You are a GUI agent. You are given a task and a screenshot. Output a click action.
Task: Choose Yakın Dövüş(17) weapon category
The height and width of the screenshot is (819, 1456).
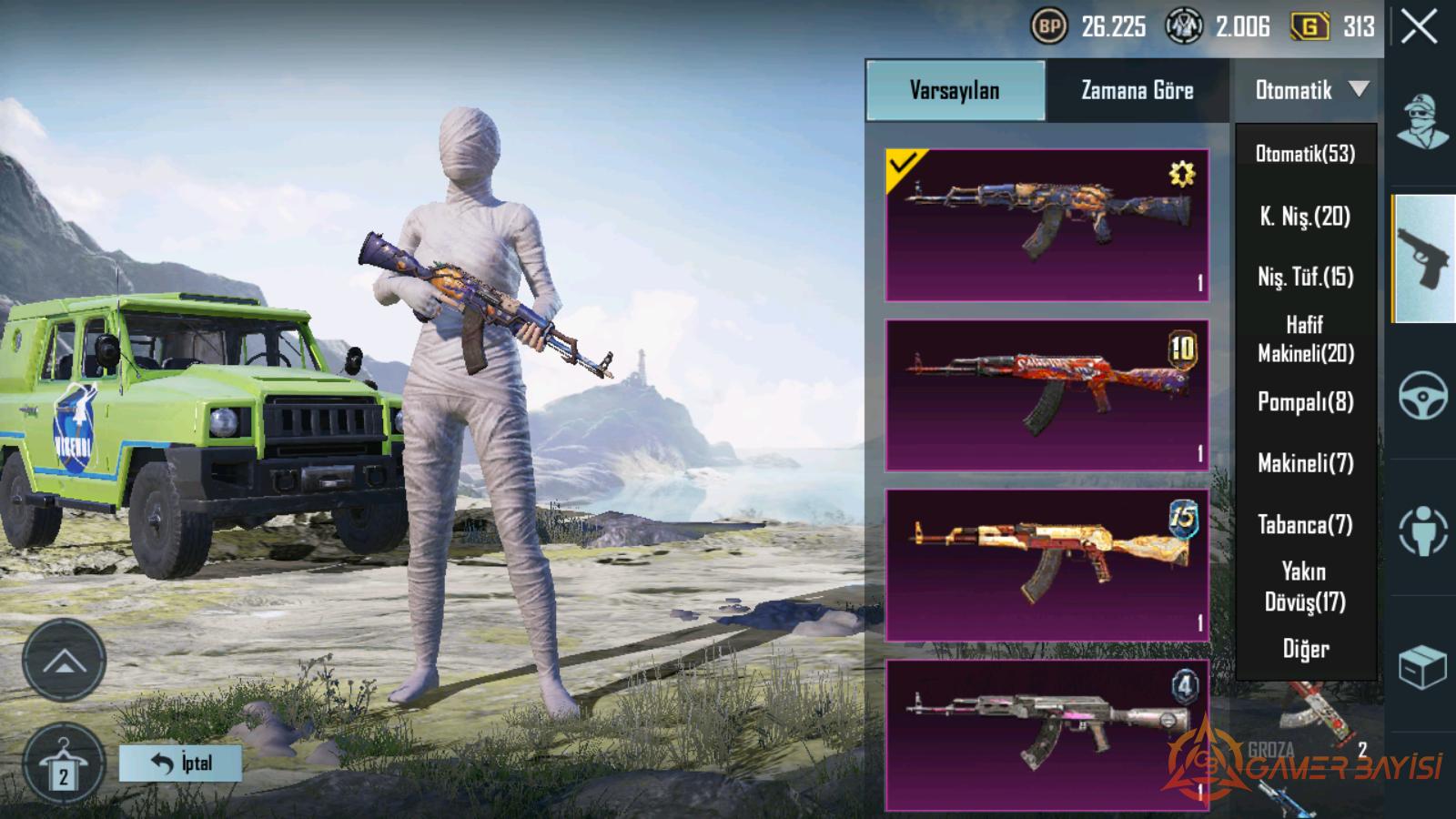(1305, 587)
